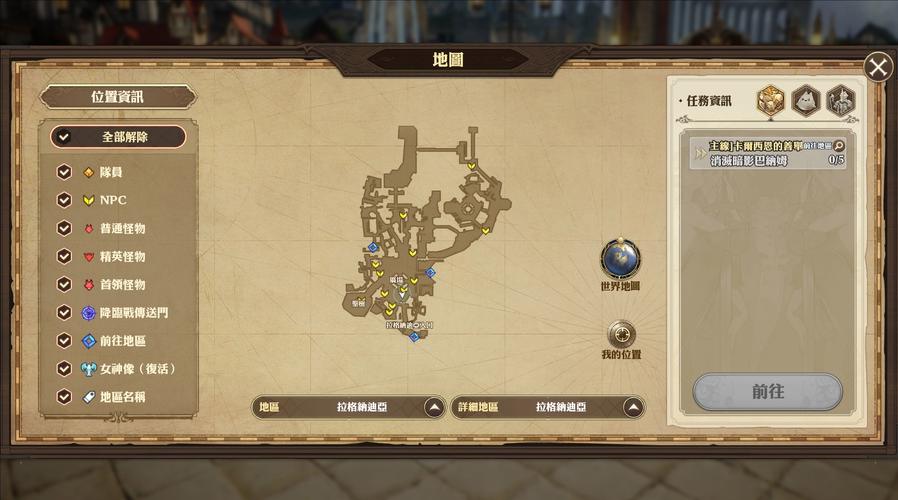Open the 世界地圖 world map
This screenshot has height=500, width=898.
tap(620, 259)
